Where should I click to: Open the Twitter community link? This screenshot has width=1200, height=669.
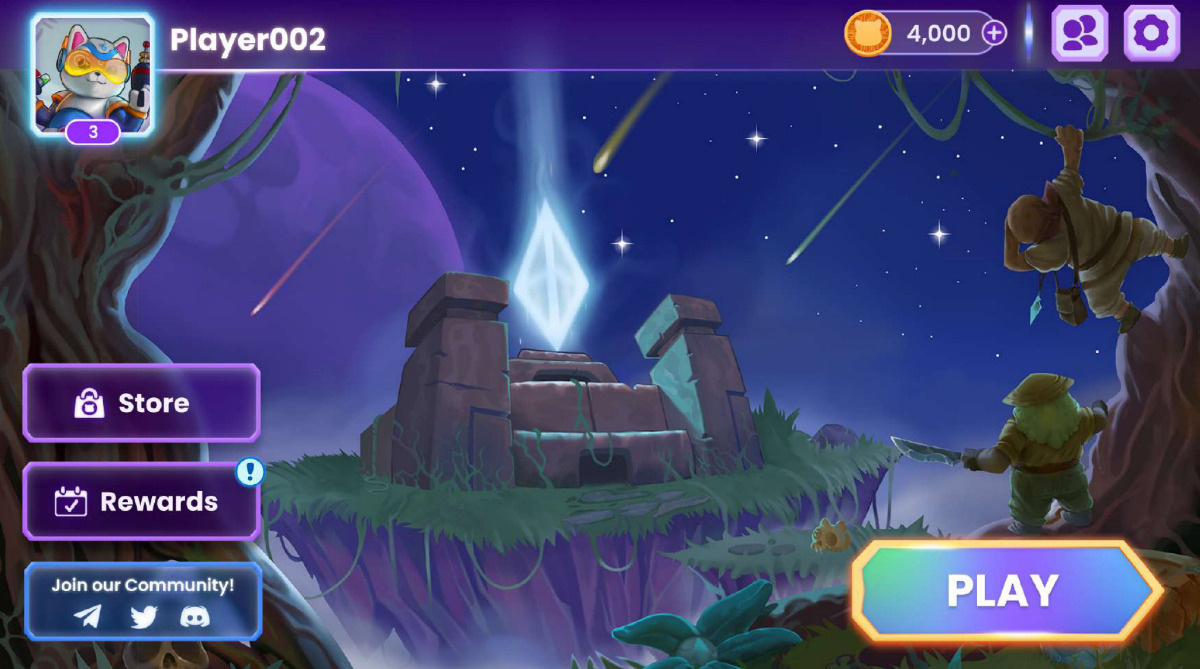click(x=143, y=616)
